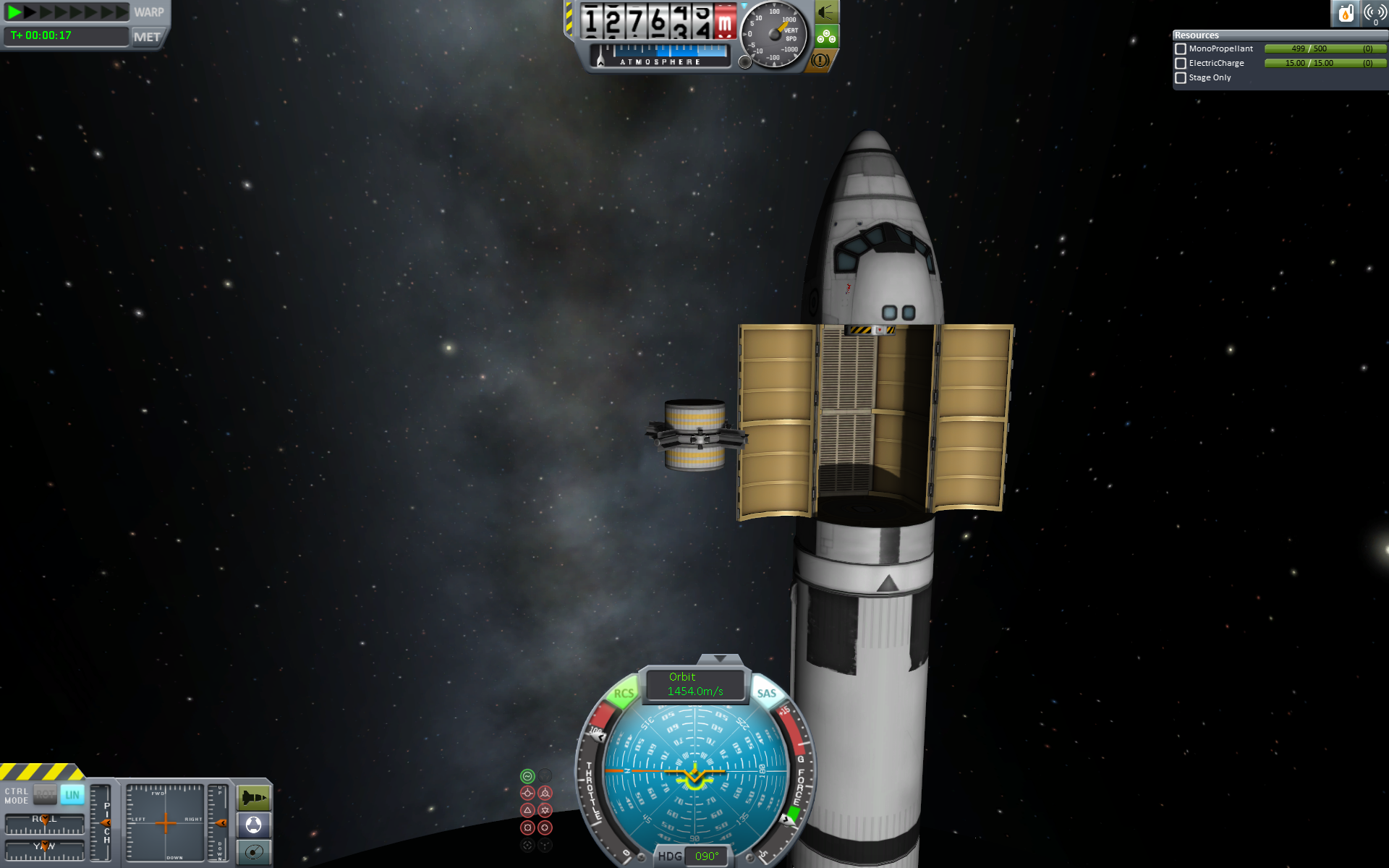The image size is (1389, 868).
Task: Toggle the lights button near altimeter
Action: point(825,12)
